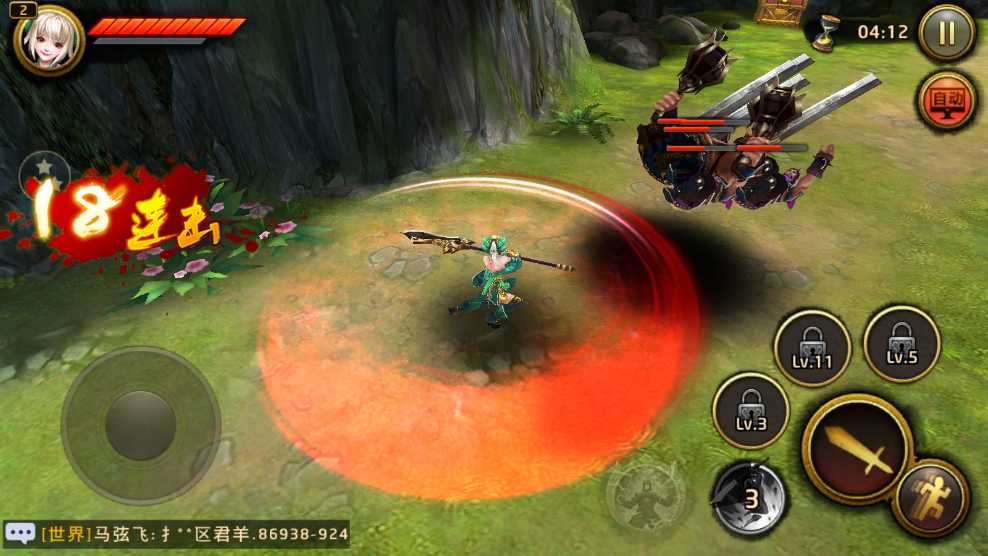
Task: Tap the virtual joystick thumb pad
Action: (x=140, y=425)
